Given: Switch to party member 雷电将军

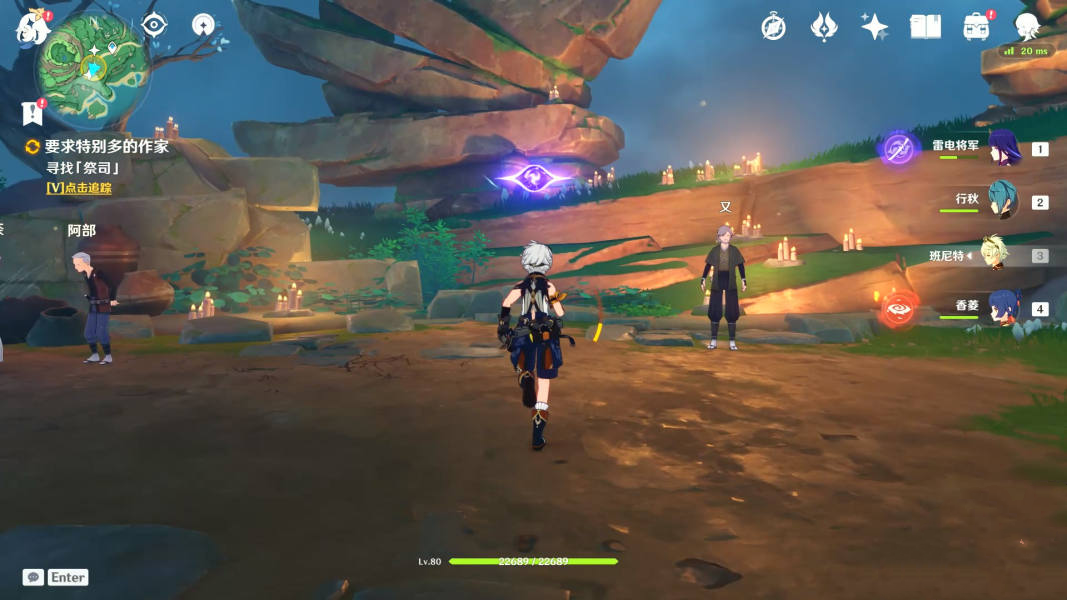Looking at the screenshot, I should tap(1003, 148).
